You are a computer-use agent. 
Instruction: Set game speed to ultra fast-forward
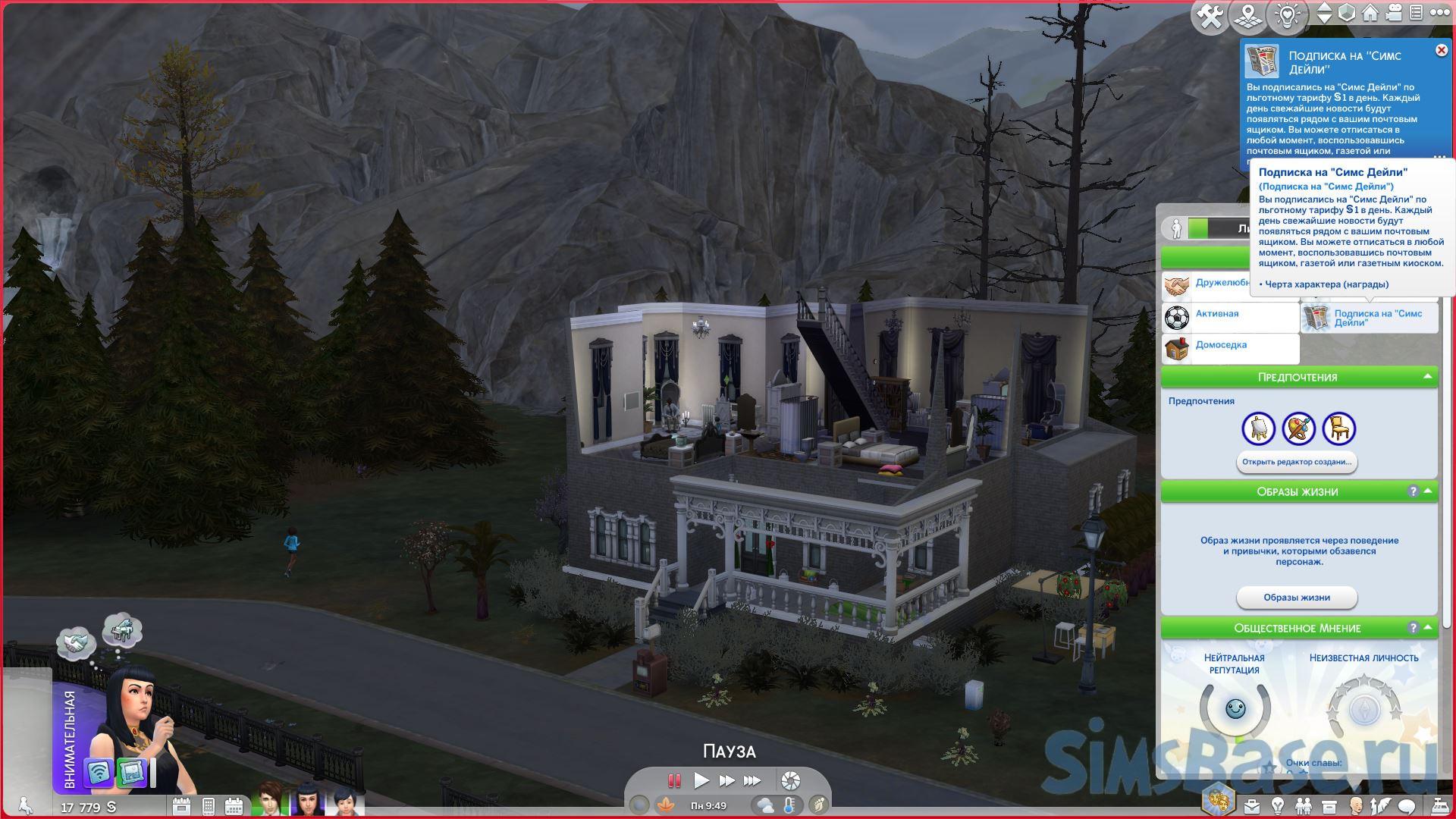752,780
